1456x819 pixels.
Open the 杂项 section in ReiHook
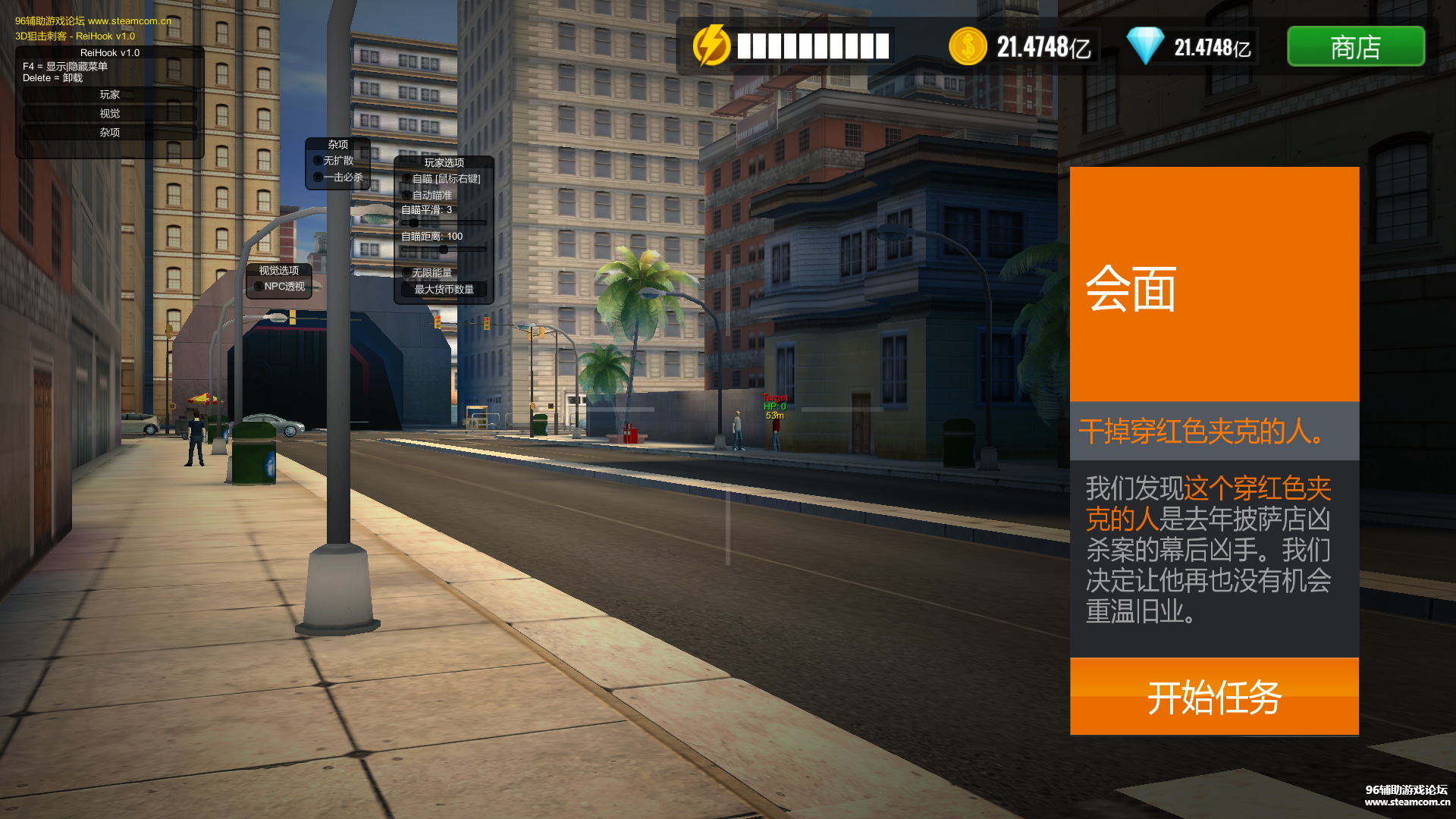[x=110, y=132]
